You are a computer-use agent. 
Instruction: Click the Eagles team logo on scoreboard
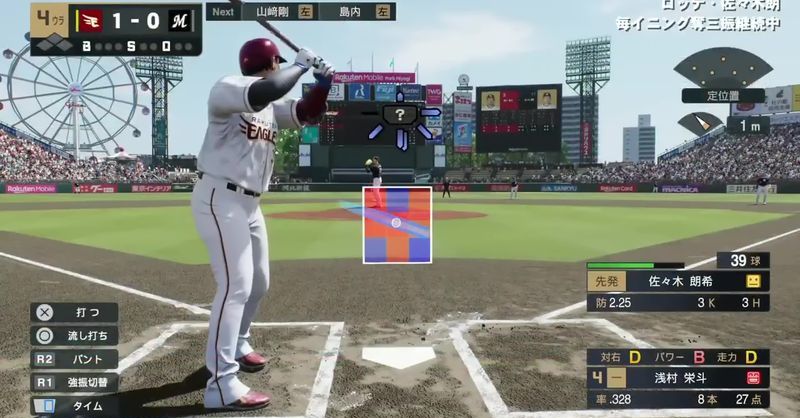(91, 18)
